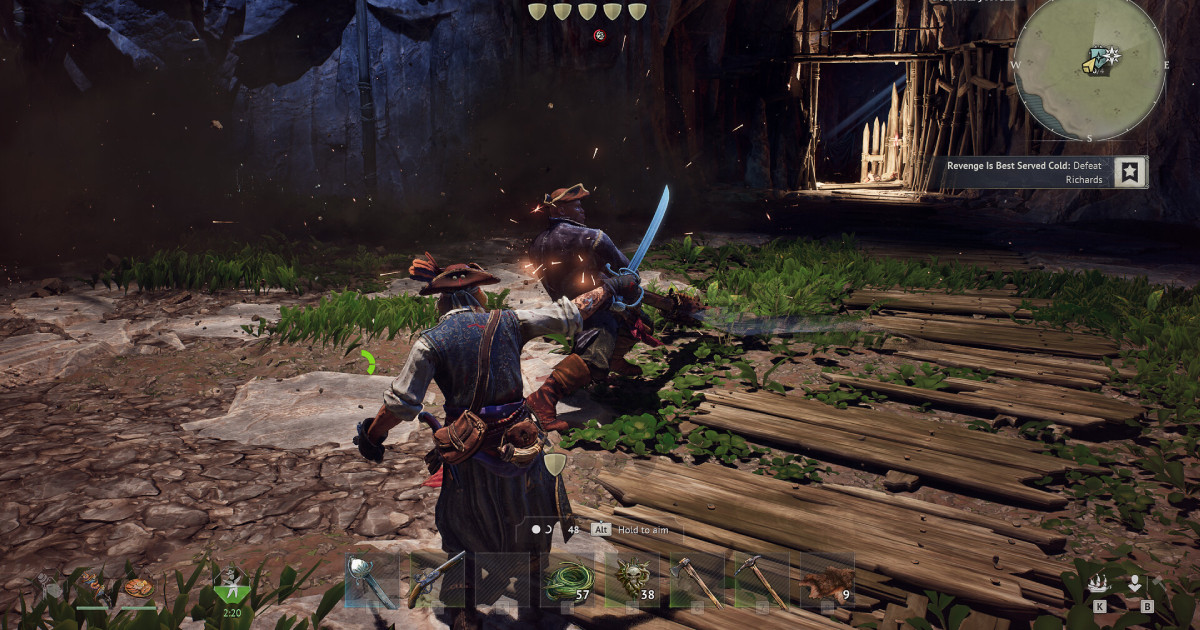1200x630 pixels.
Task: Choose the animal hide slot
Action: tap(826, 580)
